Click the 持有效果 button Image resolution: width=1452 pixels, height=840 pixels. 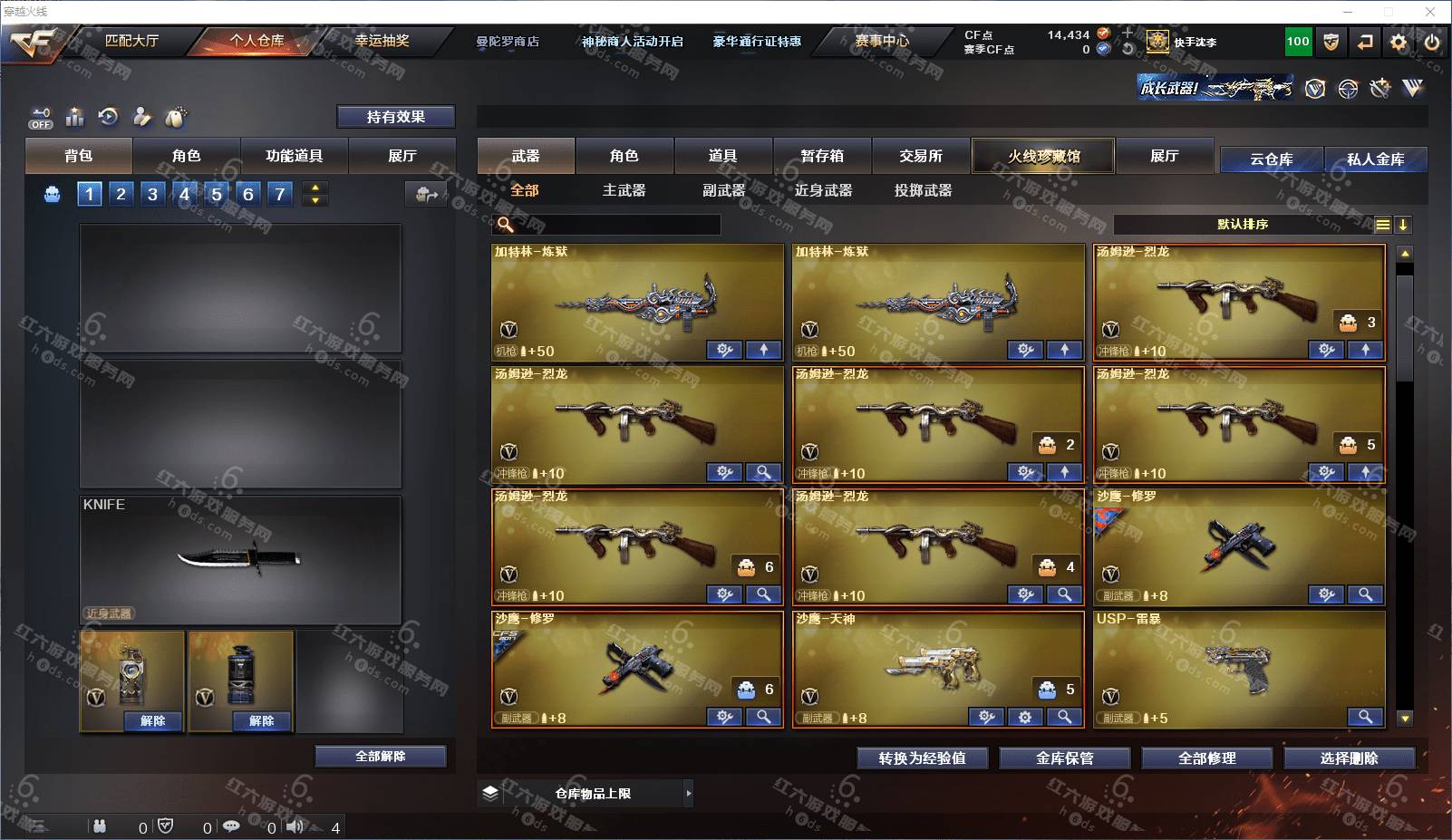coord(395,117)
